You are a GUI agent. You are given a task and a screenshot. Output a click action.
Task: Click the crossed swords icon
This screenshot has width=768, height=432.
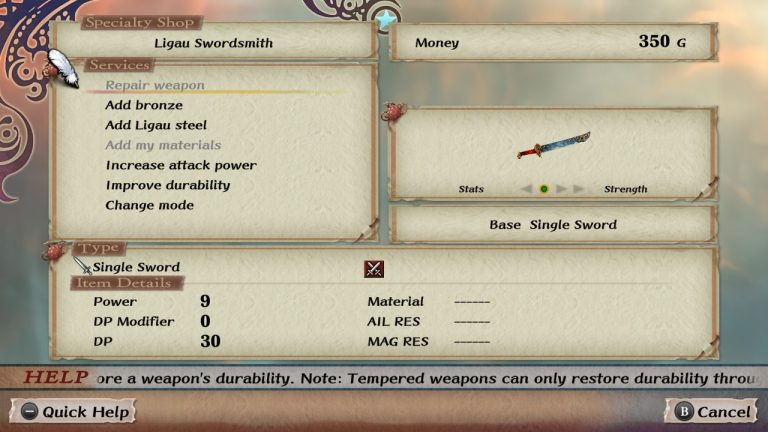pos(374,268)
